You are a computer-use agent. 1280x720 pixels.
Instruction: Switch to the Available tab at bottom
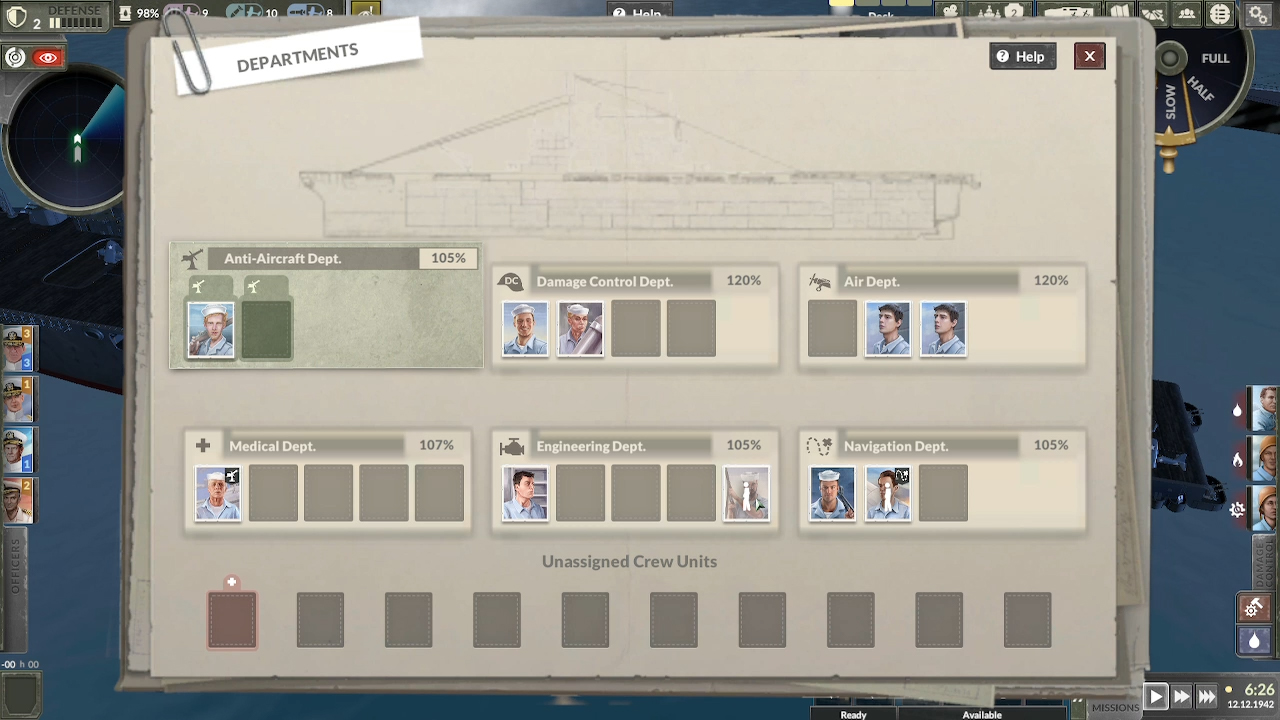(981, 714)
